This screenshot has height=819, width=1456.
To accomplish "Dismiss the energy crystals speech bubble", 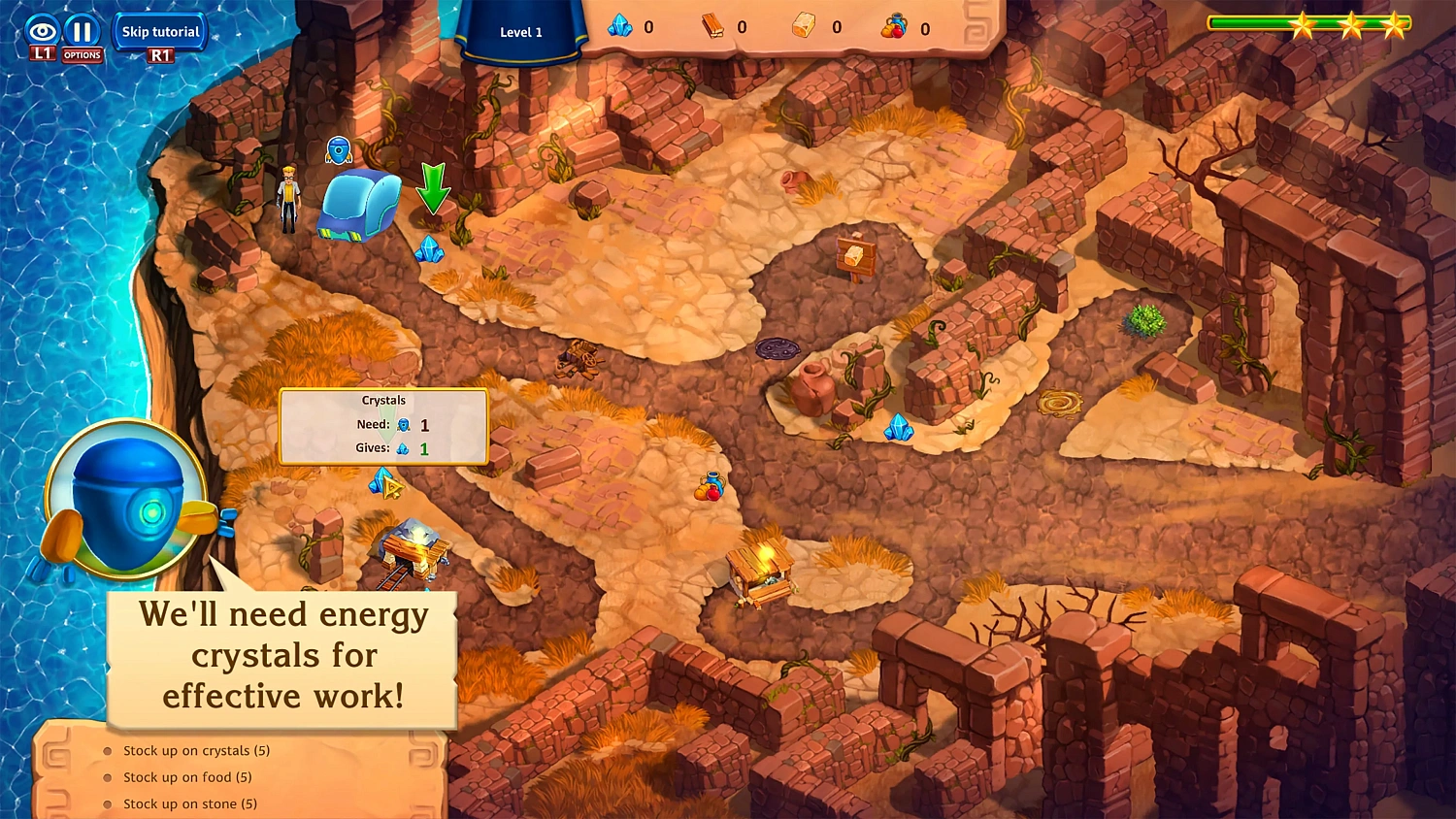I will 281,656.
